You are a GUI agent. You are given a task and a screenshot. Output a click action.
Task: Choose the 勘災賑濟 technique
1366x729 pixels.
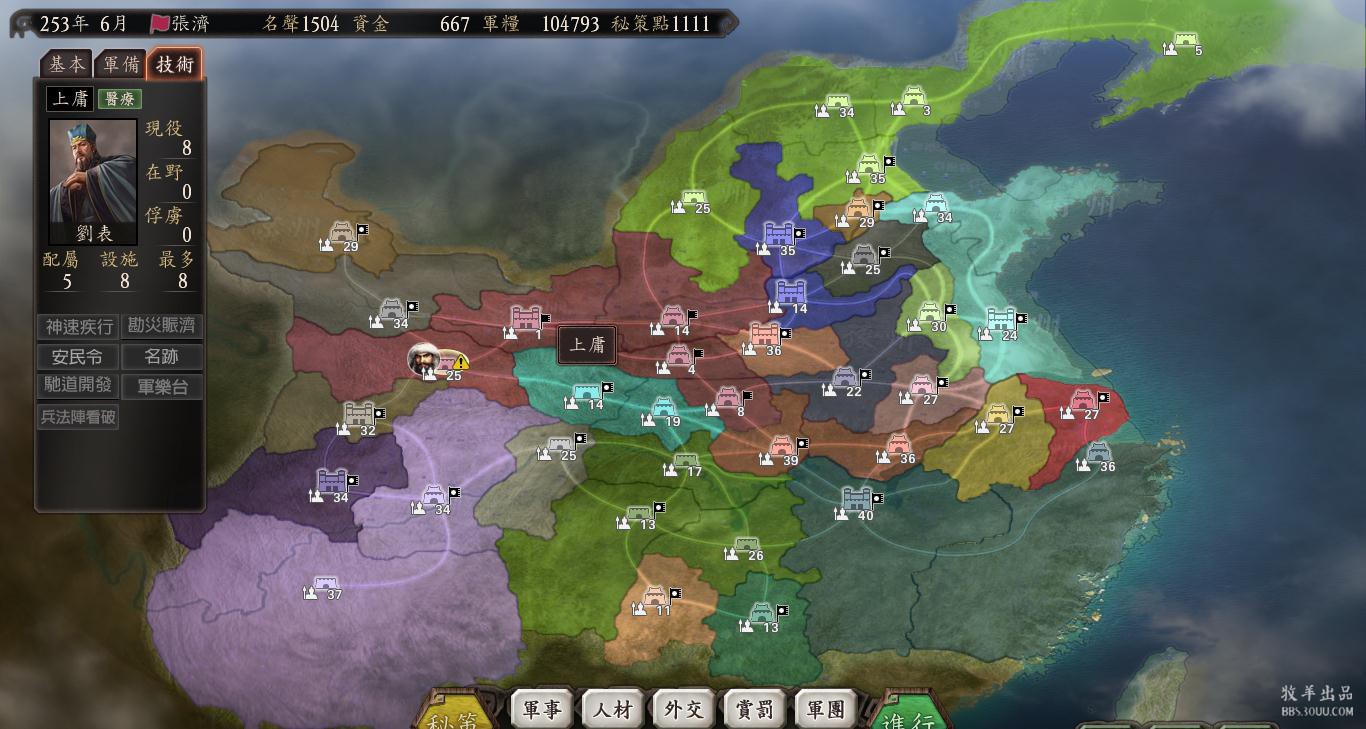coord(161,326)
